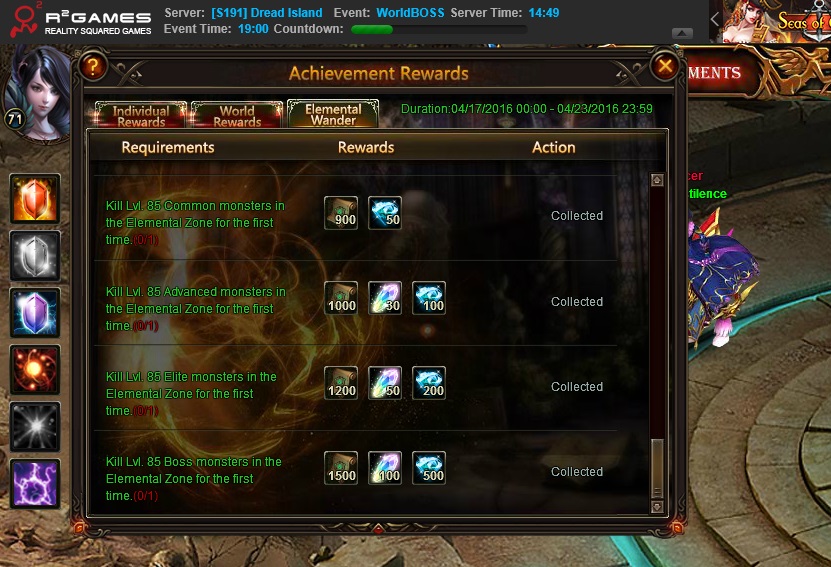Click the 500 diamond reward for Boss monsters
This screenshot has height=567, width=831.
pyautogui.click(x=429, y=468)
